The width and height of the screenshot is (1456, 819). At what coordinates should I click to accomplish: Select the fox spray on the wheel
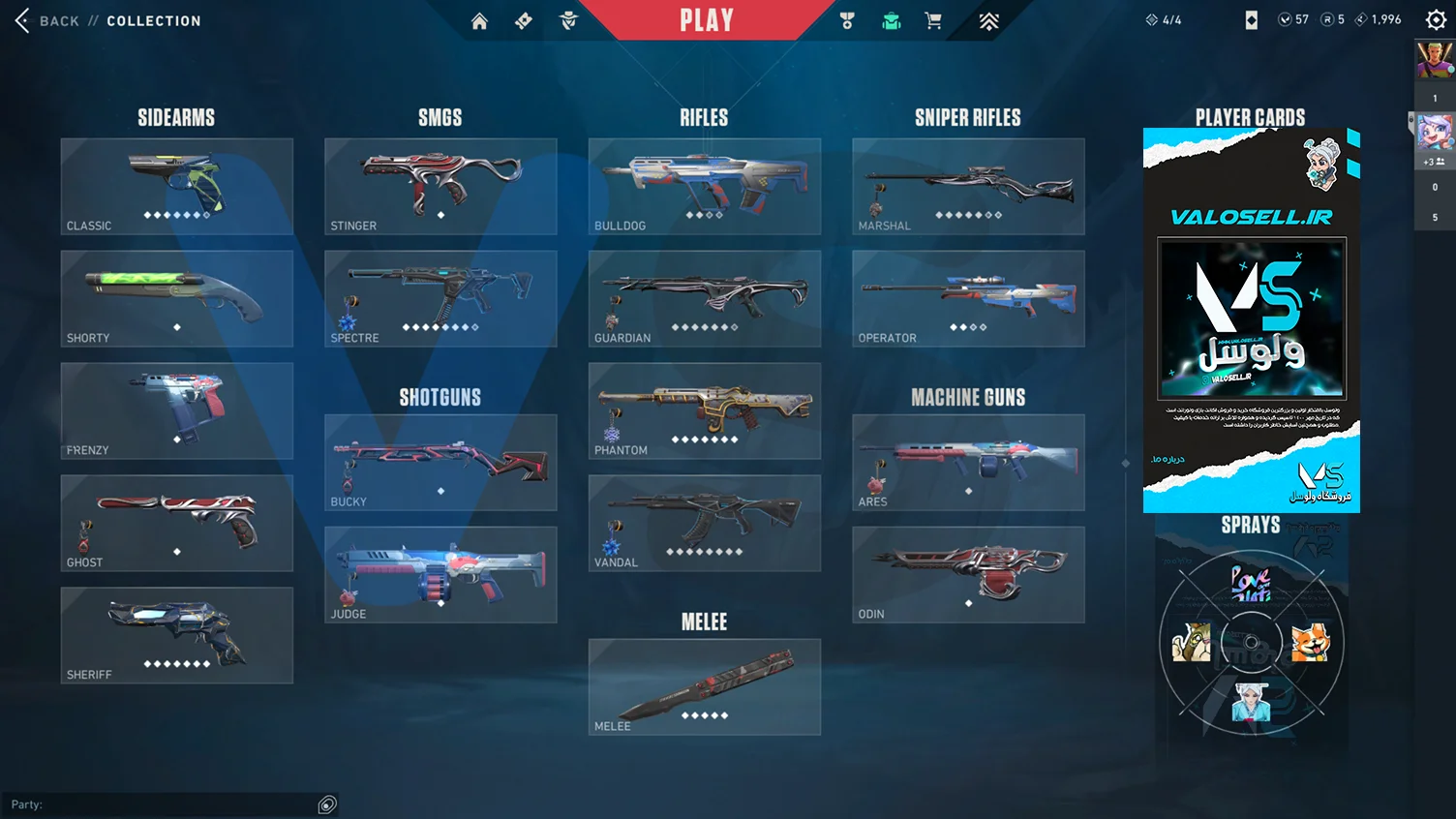[x=1311, y=642]
